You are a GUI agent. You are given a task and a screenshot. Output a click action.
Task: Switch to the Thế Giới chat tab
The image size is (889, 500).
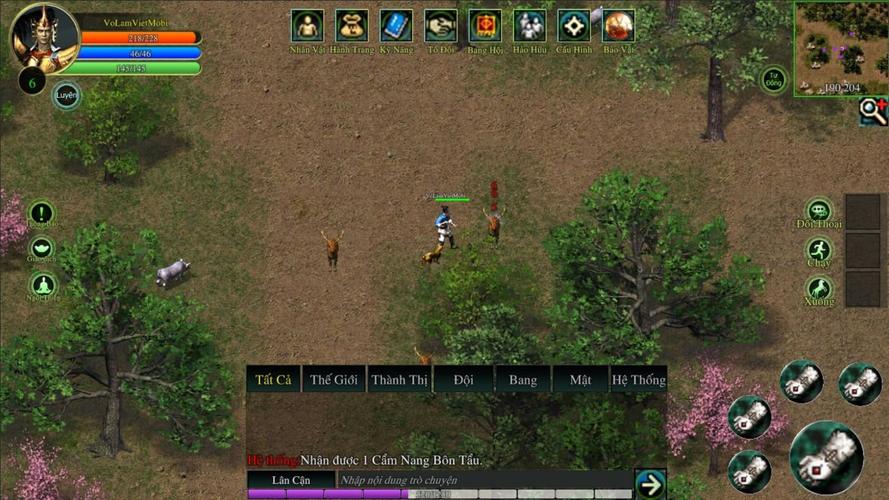(333, 379)
